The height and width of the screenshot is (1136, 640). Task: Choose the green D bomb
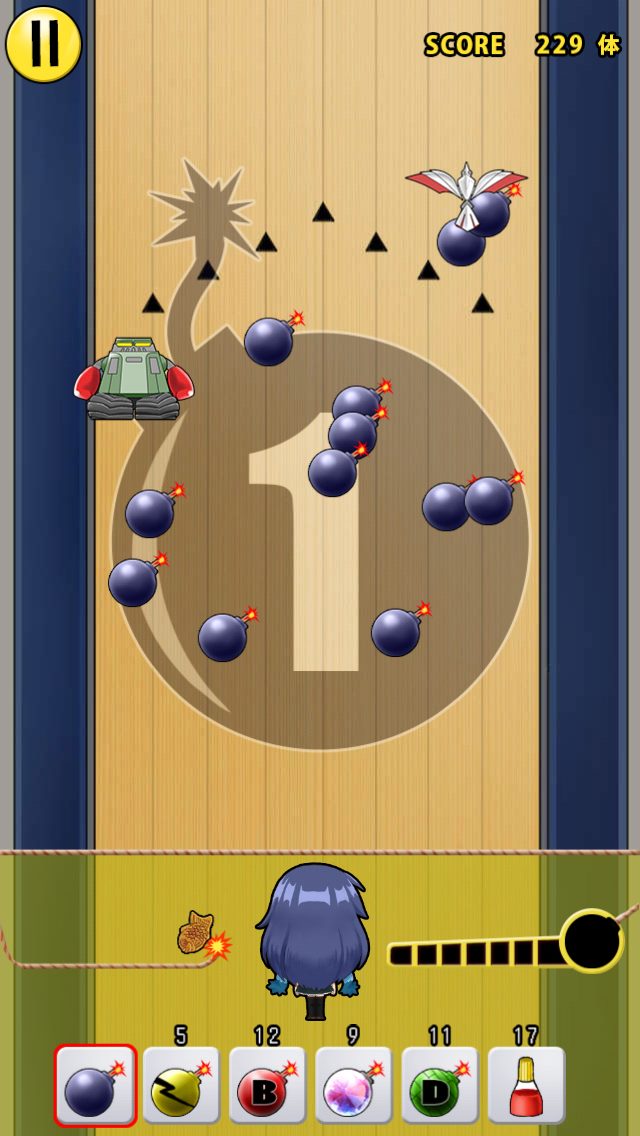[x=440, y=1086]
